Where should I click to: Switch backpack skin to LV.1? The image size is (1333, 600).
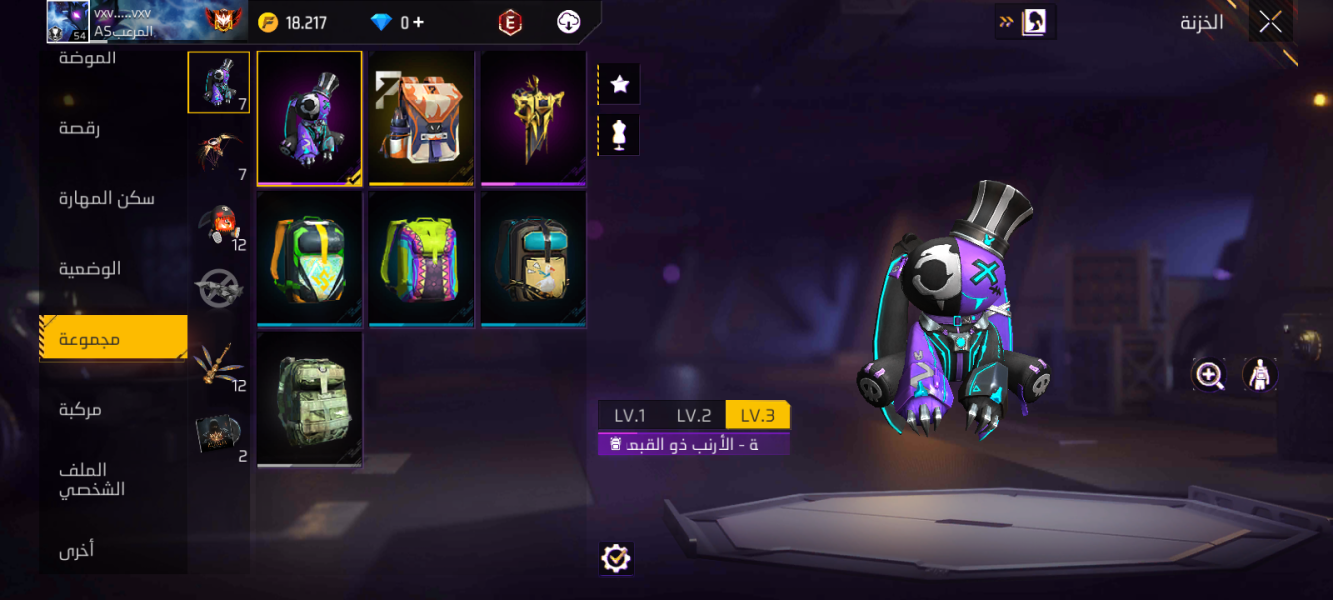630,416
